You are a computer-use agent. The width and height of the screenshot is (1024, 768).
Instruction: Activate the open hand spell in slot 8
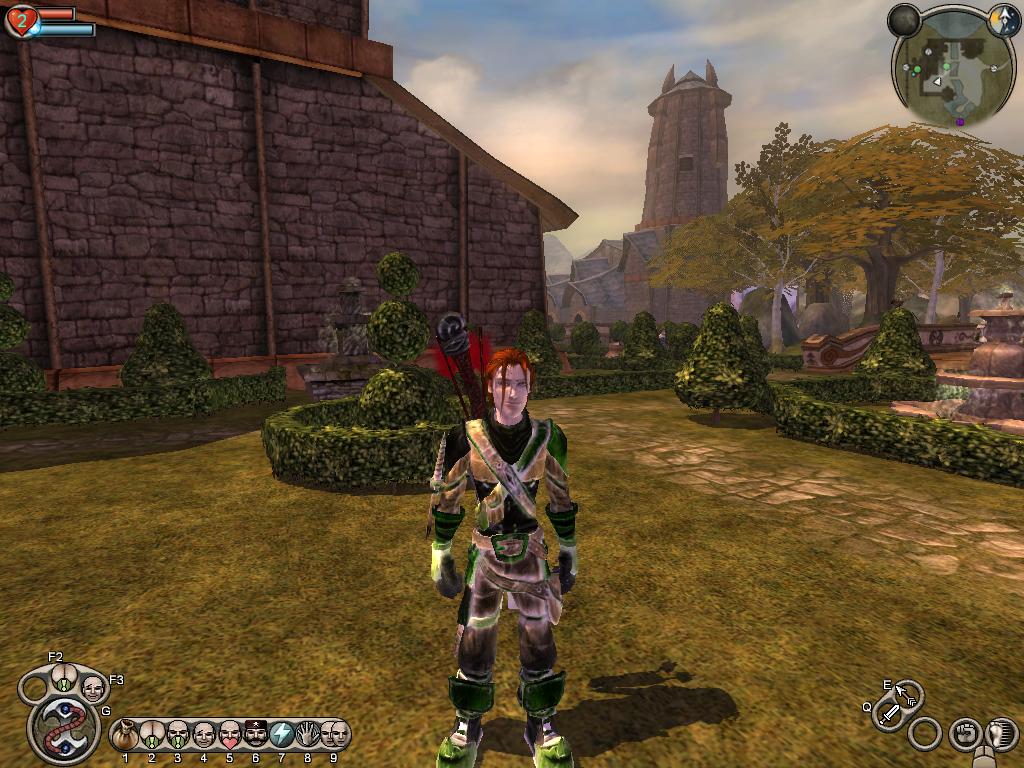[x=308, y=736]
